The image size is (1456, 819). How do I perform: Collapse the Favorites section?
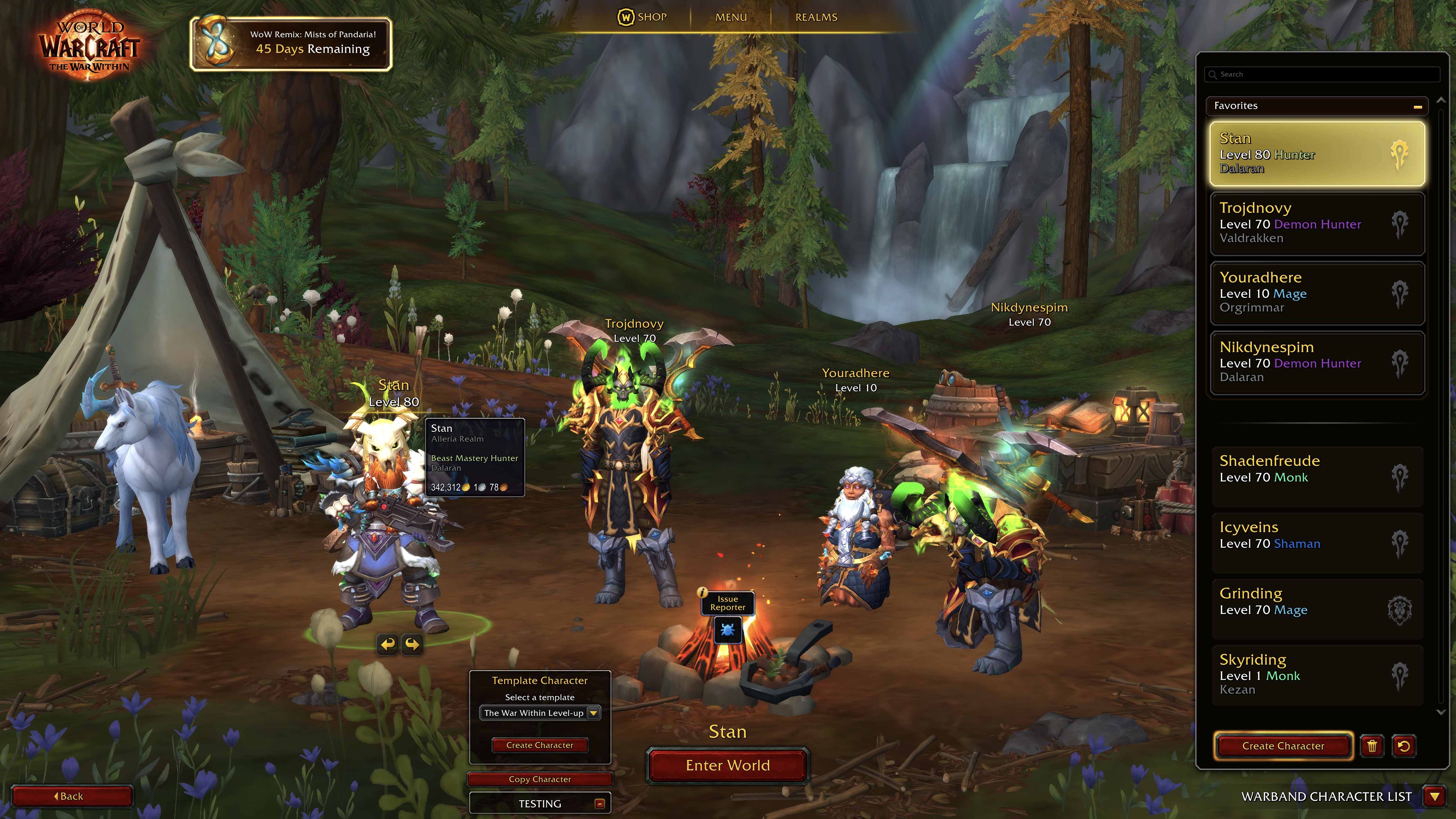[x=1417, y=106]
